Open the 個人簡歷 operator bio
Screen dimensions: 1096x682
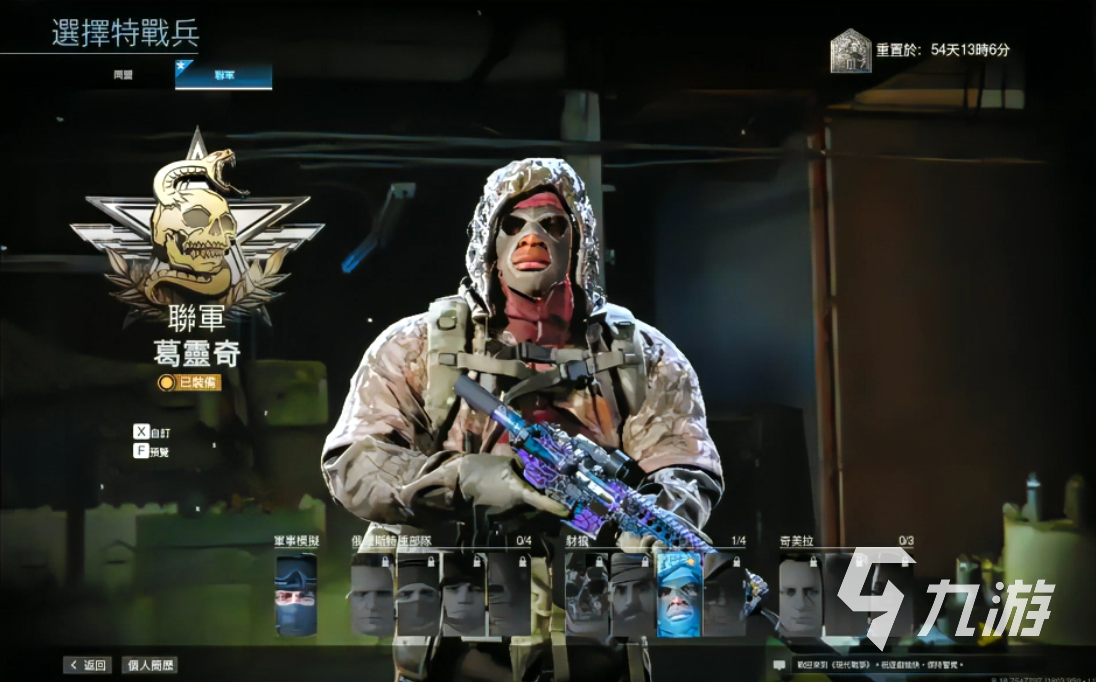(x=149, y=665)
